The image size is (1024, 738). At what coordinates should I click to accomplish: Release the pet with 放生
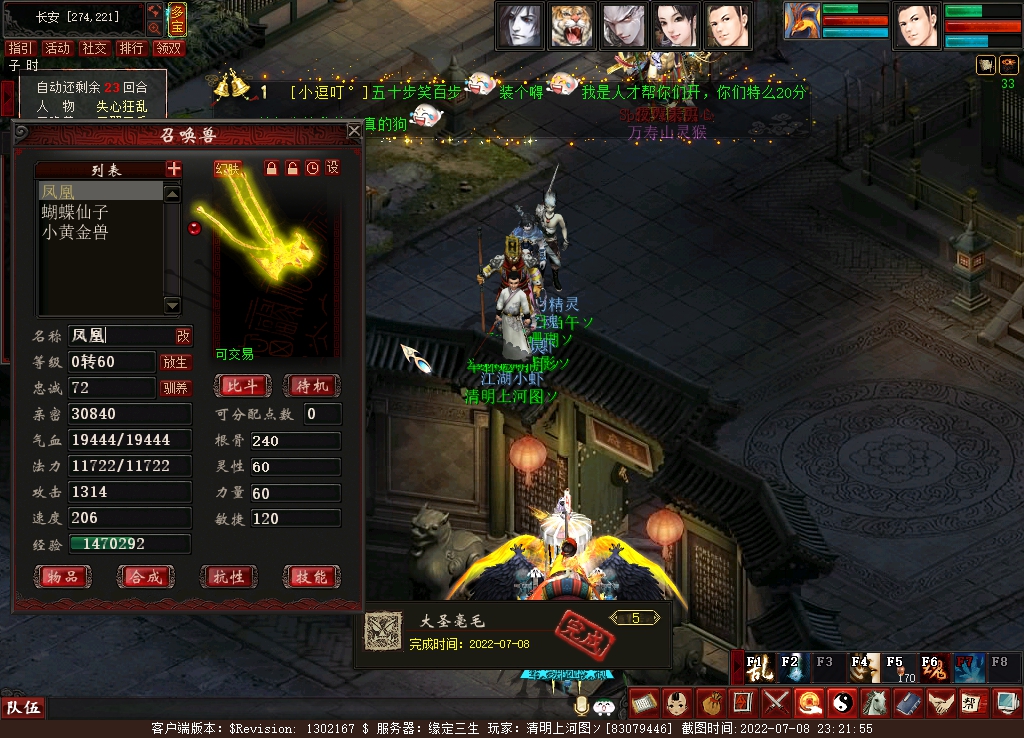coord(175,362)
